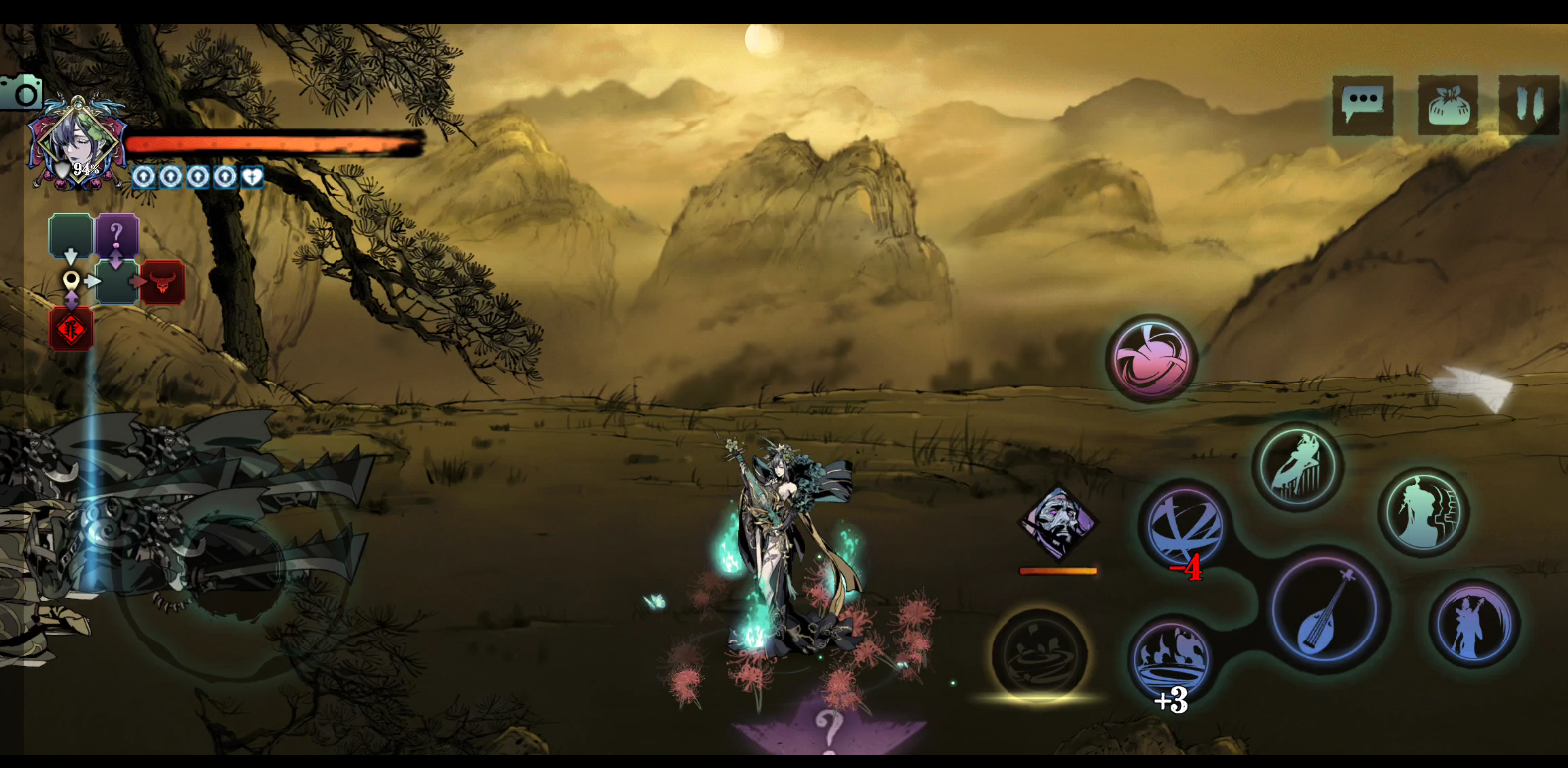Activate the flame wave skill marked +3
1568x768 pixels.
pyautogui.click(x=1171, y=658)
